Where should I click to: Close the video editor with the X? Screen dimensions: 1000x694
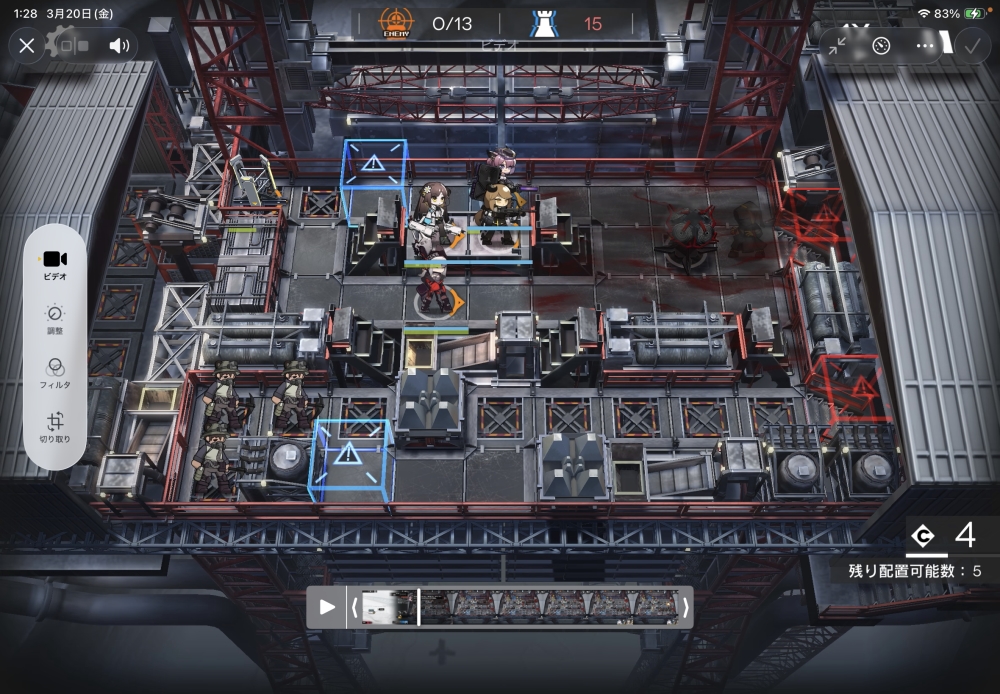pyautogui.click(x=27, y=45)
